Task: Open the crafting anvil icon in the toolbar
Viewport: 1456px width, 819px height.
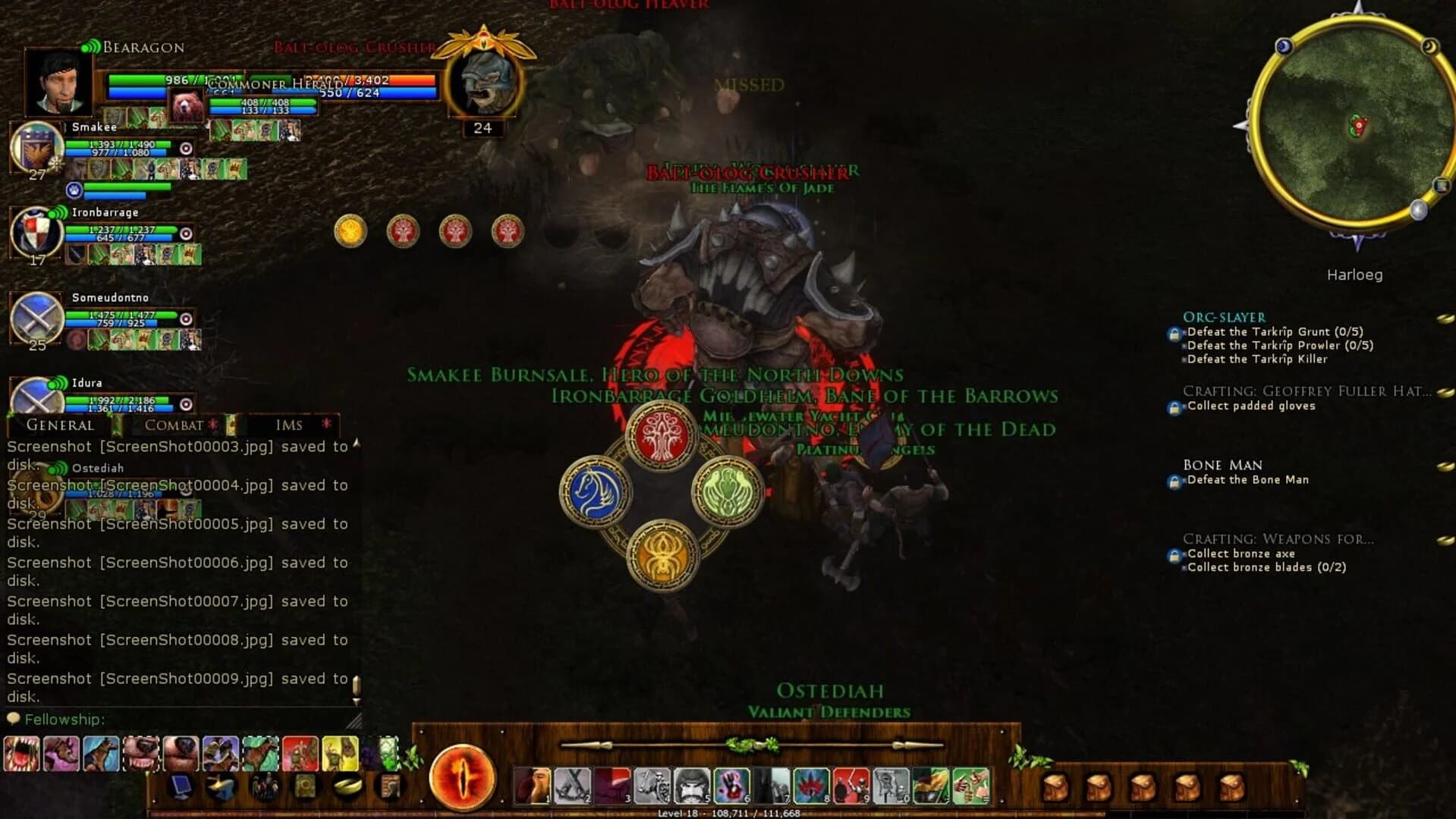Action: coord(220,786)
